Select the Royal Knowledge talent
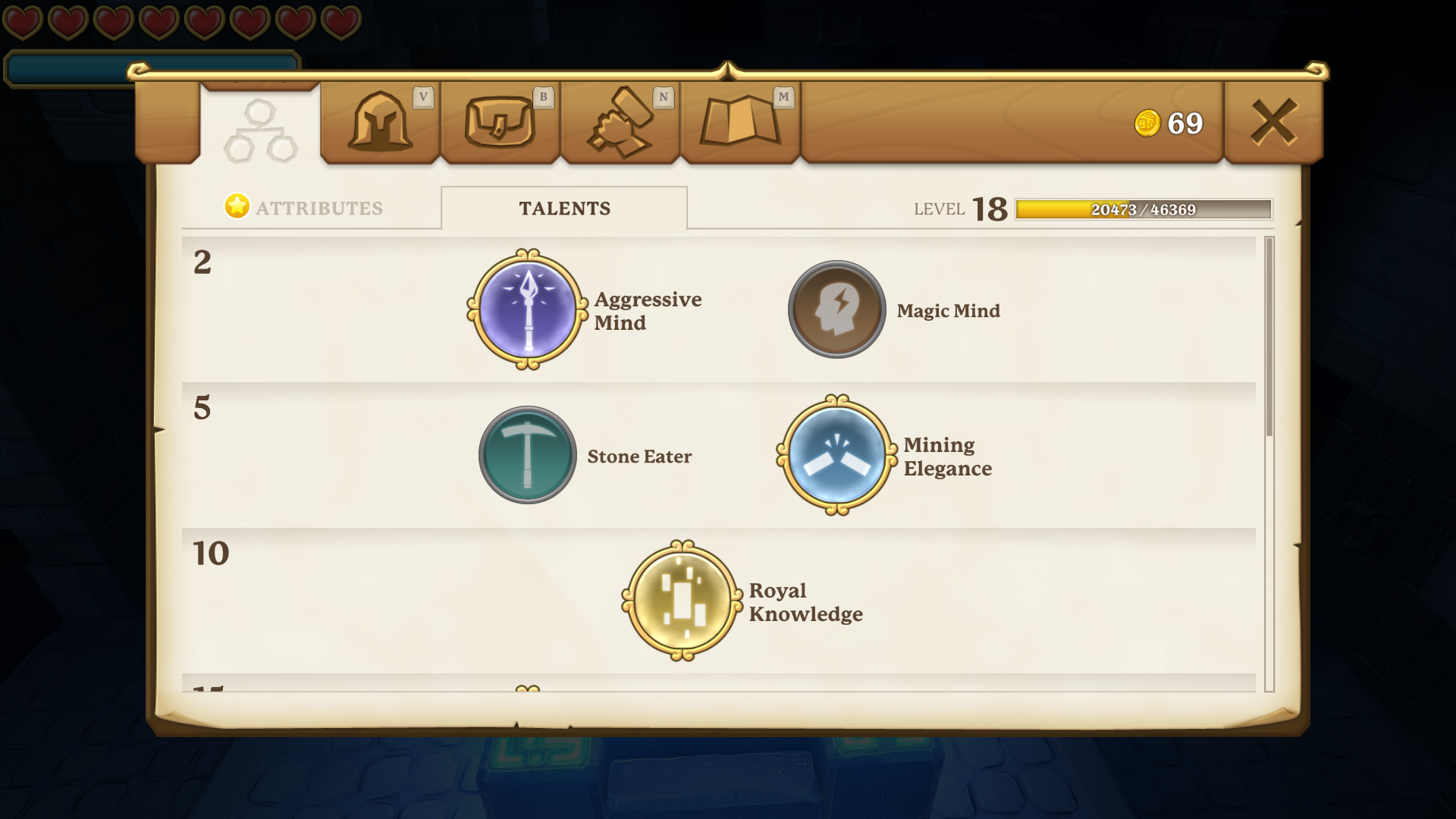Viewport: 1456px width, 819px height. pyautogui.click(x=682, y=601)
